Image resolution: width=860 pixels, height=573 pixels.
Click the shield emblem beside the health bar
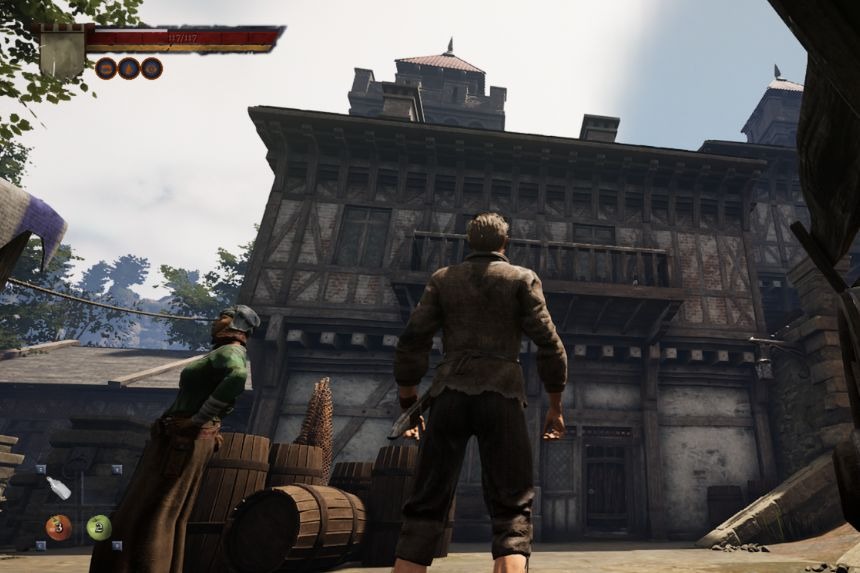click(62, 52)
